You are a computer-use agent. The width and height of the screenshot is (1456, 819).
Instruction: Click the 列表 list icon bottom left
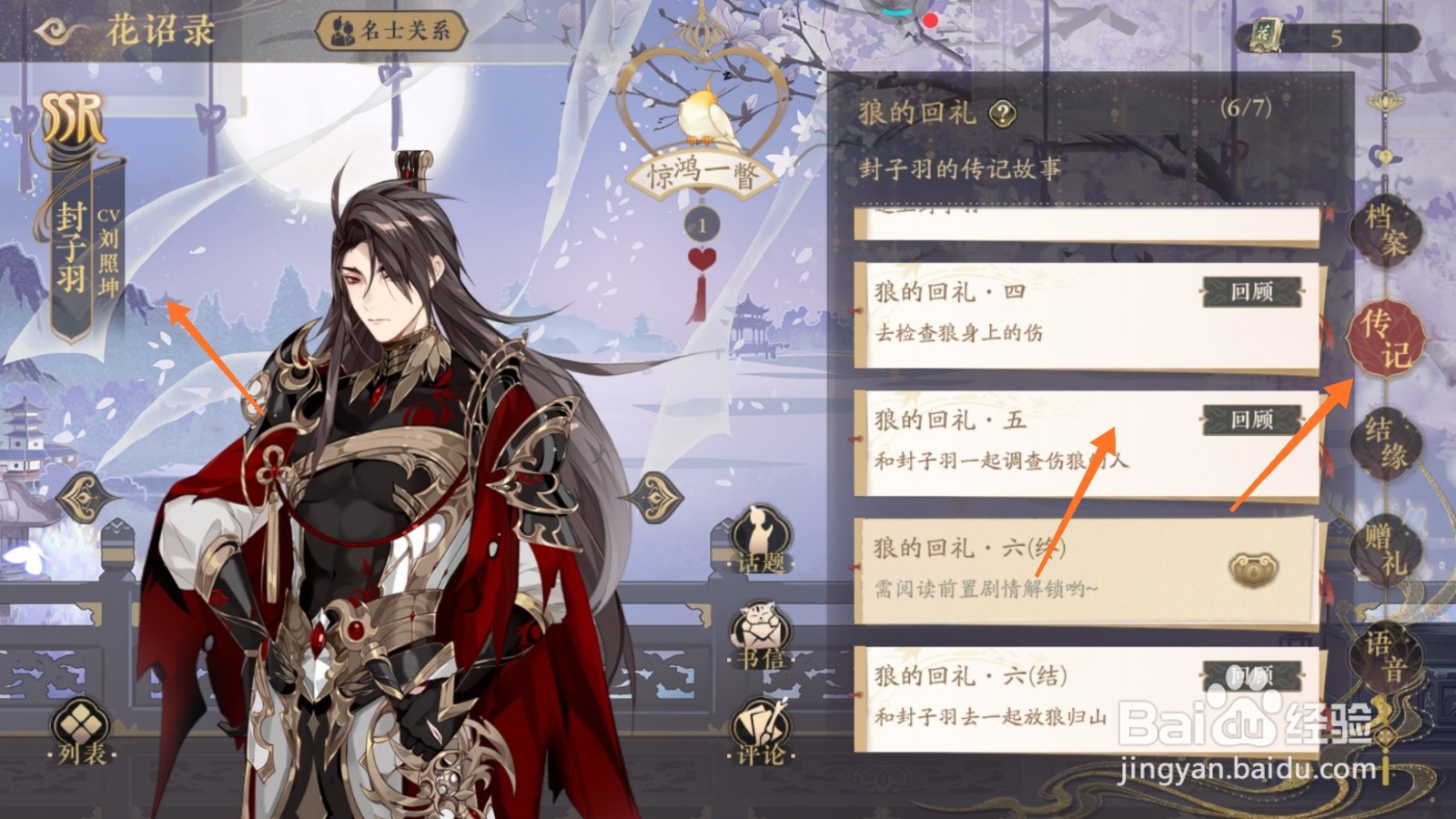pyautogui.click(x=80, y=728)
